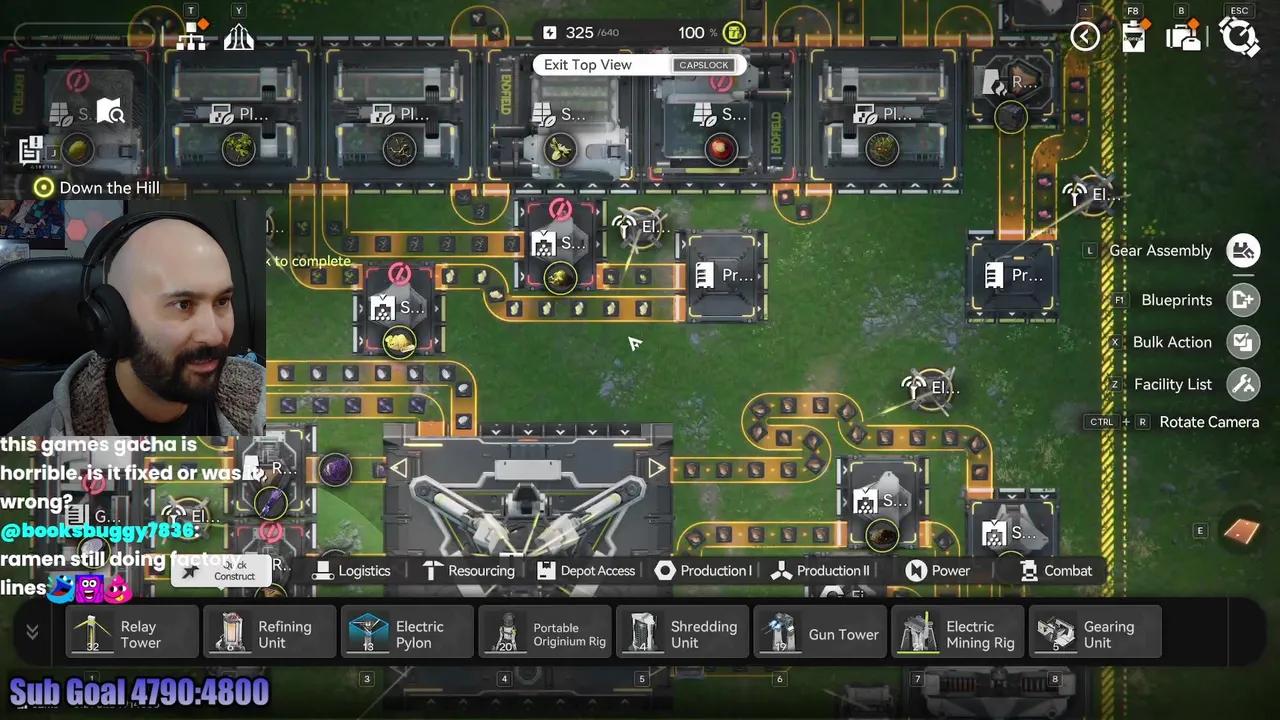Switch to the Power category
The image size is (1280, 720).
click(x=938, y=571)
